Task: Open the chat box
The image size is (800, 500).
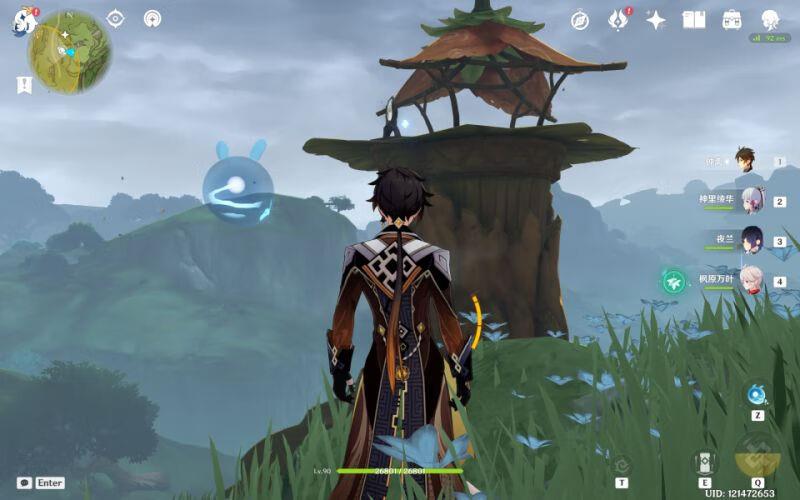Action: [24, 482]
